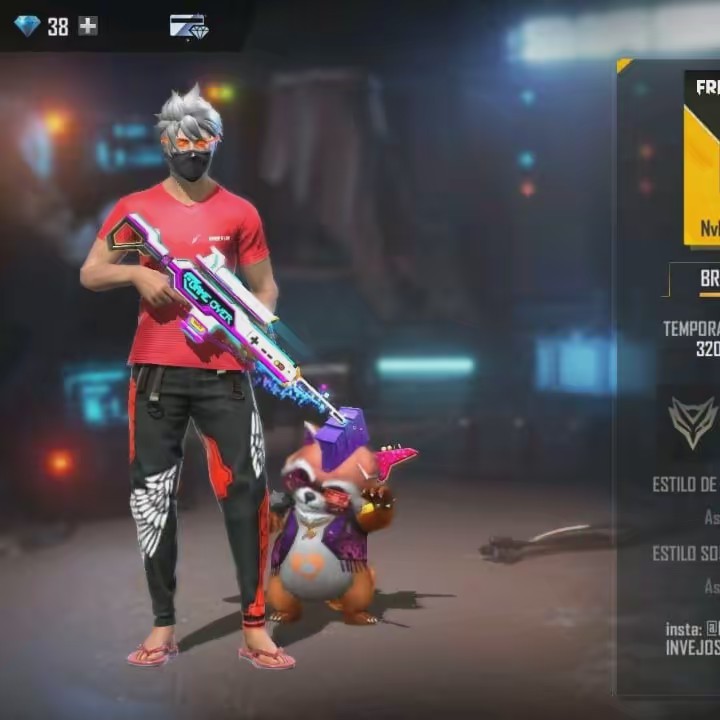Image resolution: width=720 pixels, height=720 pixels.
Task: Switch to the BR stats tab
Action: 708,280
